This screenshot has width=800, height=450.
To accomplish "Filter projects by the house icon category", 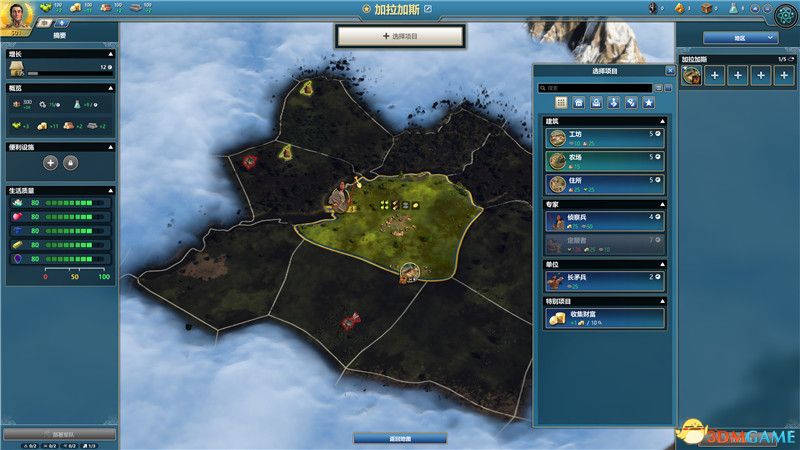I will coord(579,102).
